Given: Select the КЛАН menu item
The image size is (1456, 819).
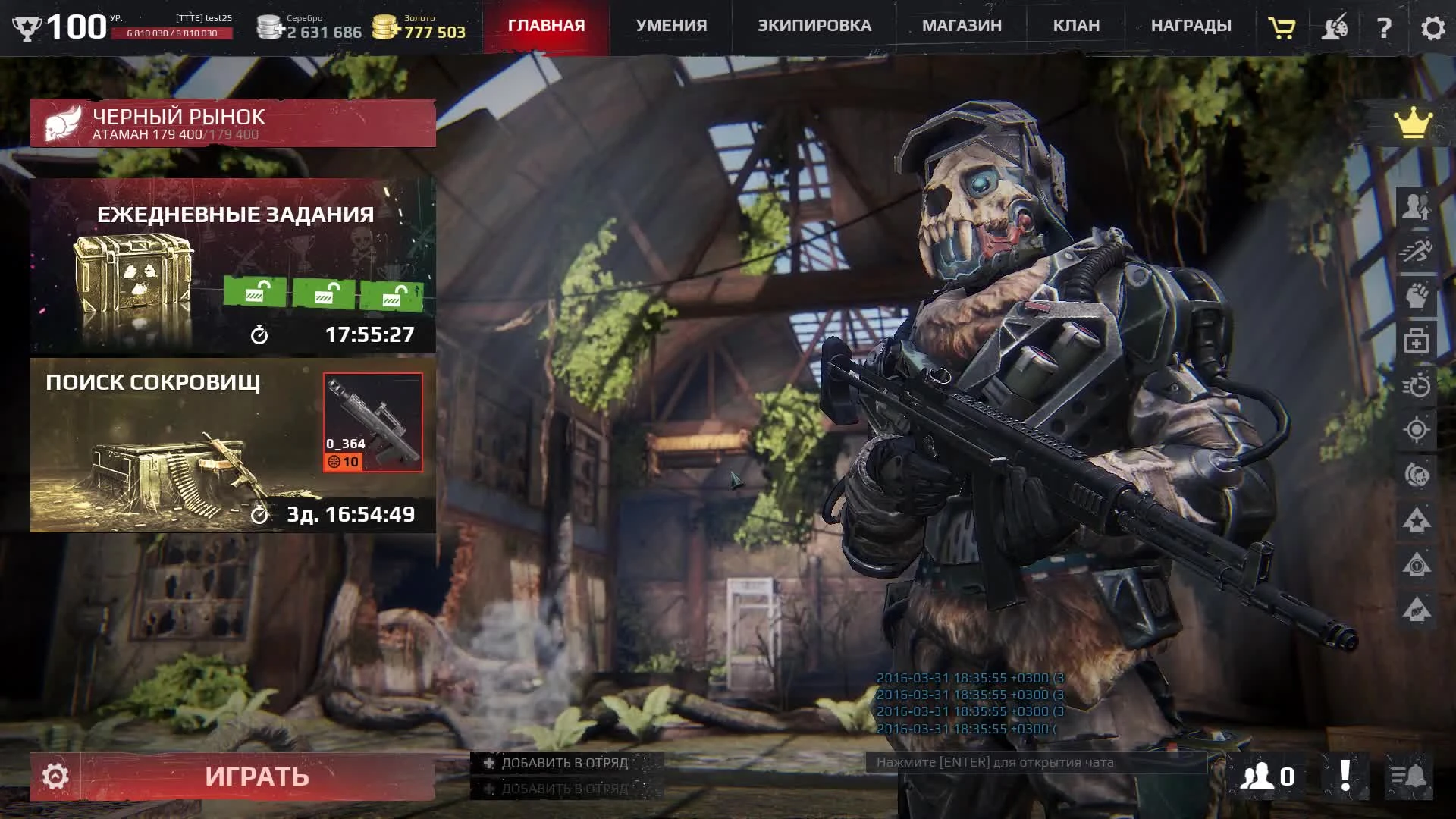Looking at the screenshot, I should pos(1077,25).
